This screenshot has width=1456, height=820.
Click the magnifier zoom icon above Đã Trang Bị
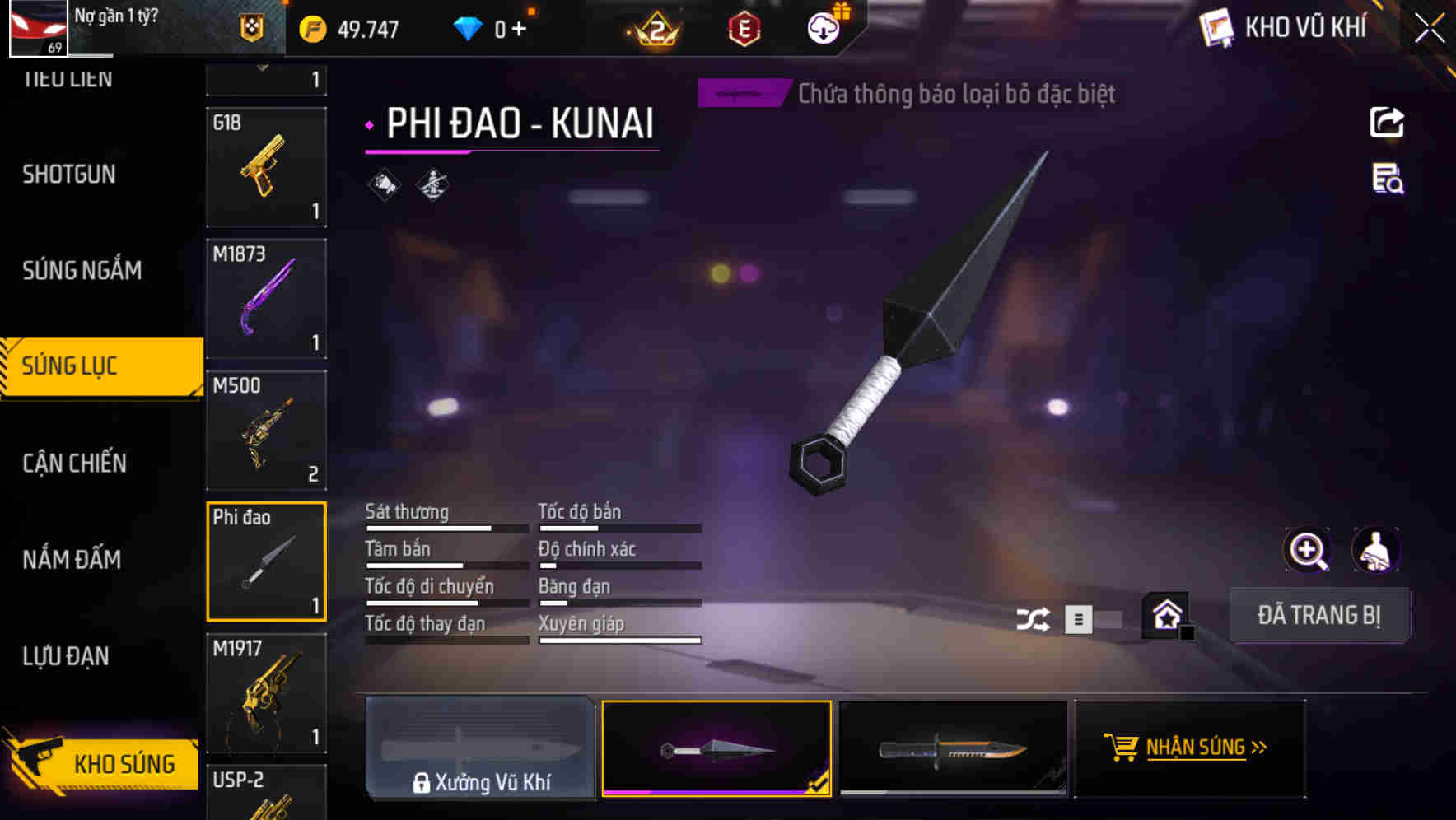click(1309, 550)
